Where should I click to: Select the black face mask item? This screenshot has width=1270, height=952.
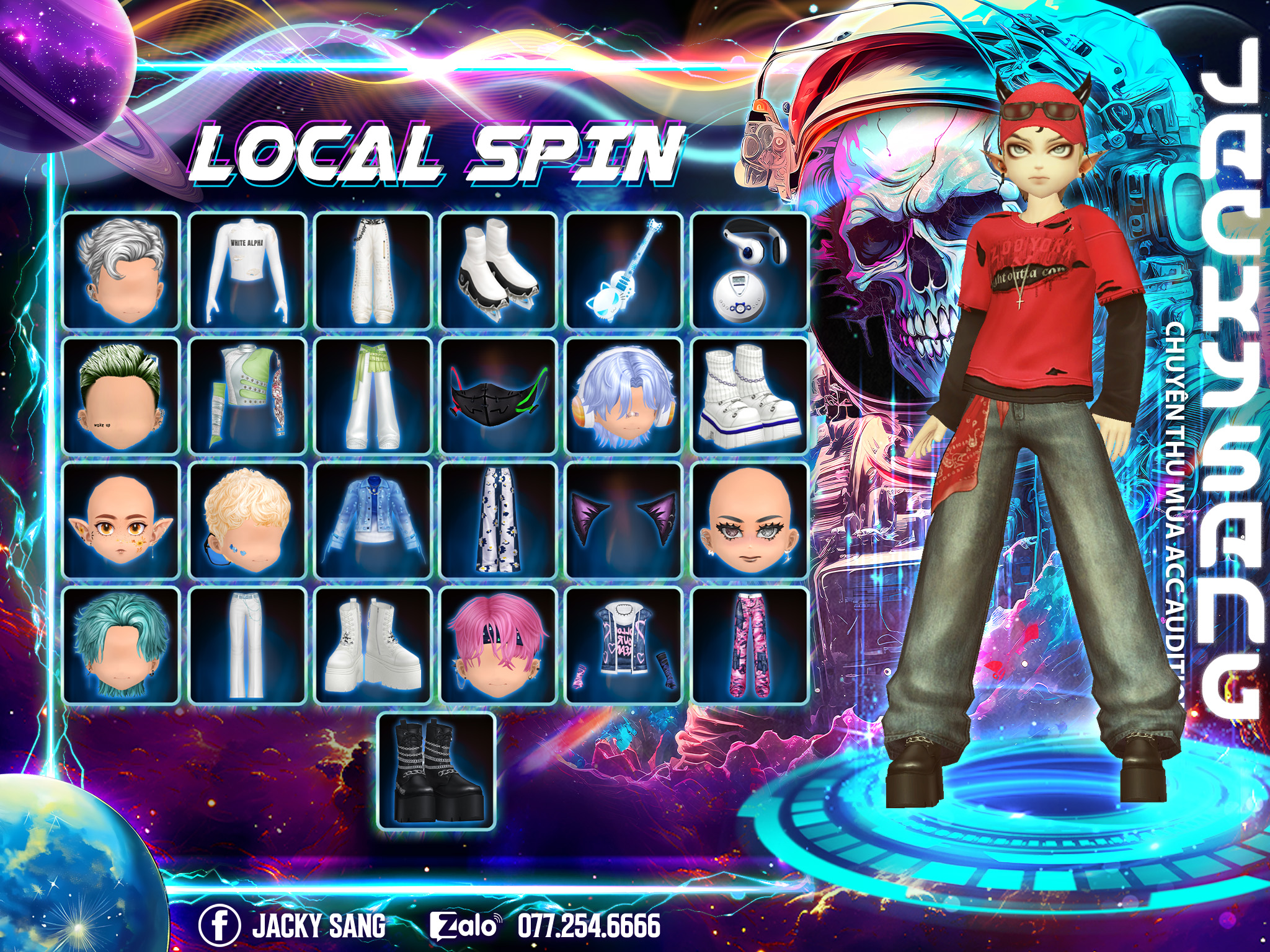click(x=499, y=395)
